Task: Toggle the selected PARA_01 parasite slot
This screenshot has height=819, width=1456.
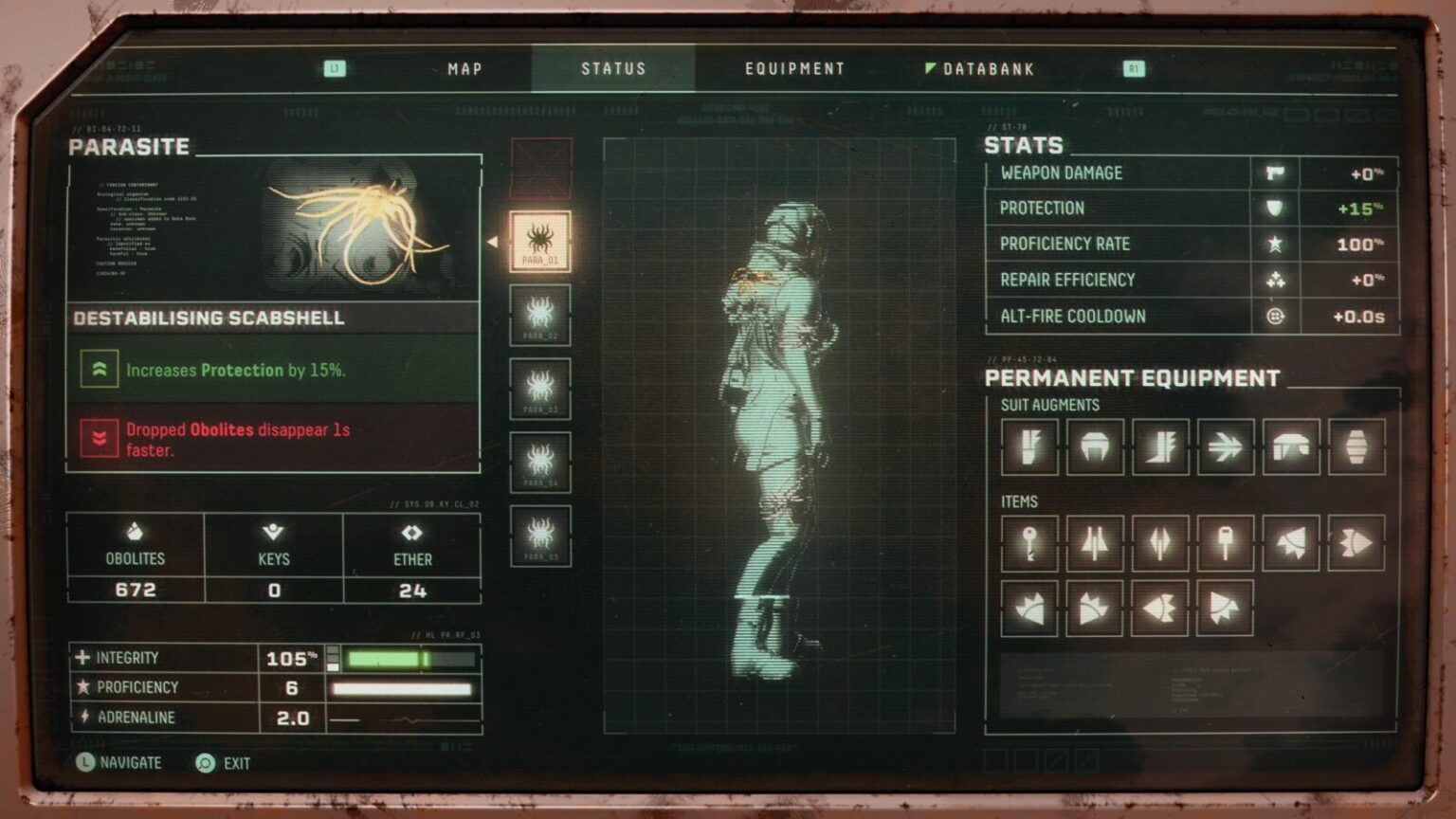Action: [x=540, y=242]
